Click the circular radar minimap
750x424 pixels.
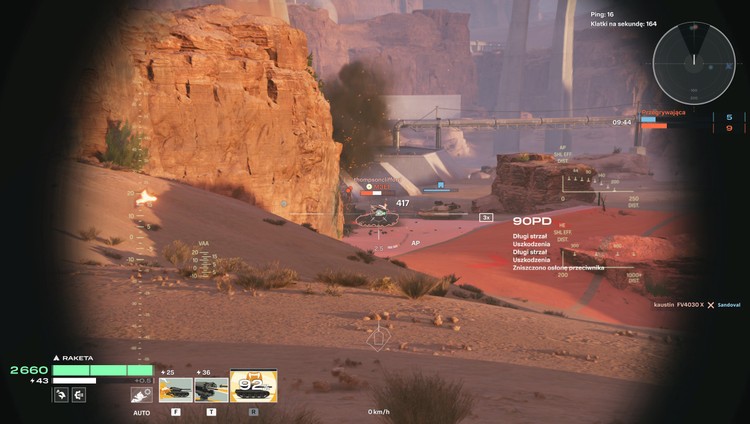click(x=693, y=63)
